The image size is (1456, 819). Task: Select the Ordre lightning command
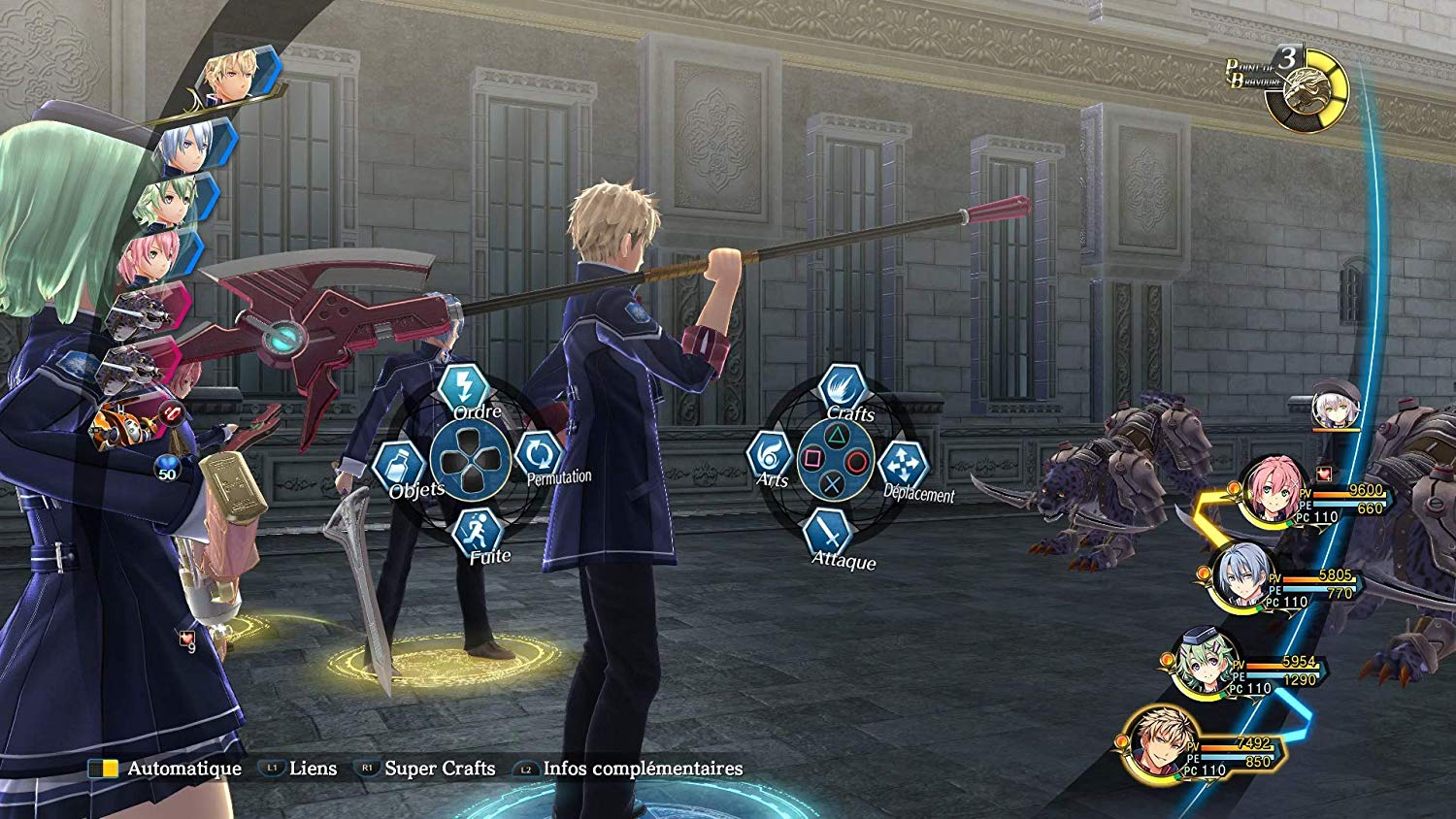[463, 387]
